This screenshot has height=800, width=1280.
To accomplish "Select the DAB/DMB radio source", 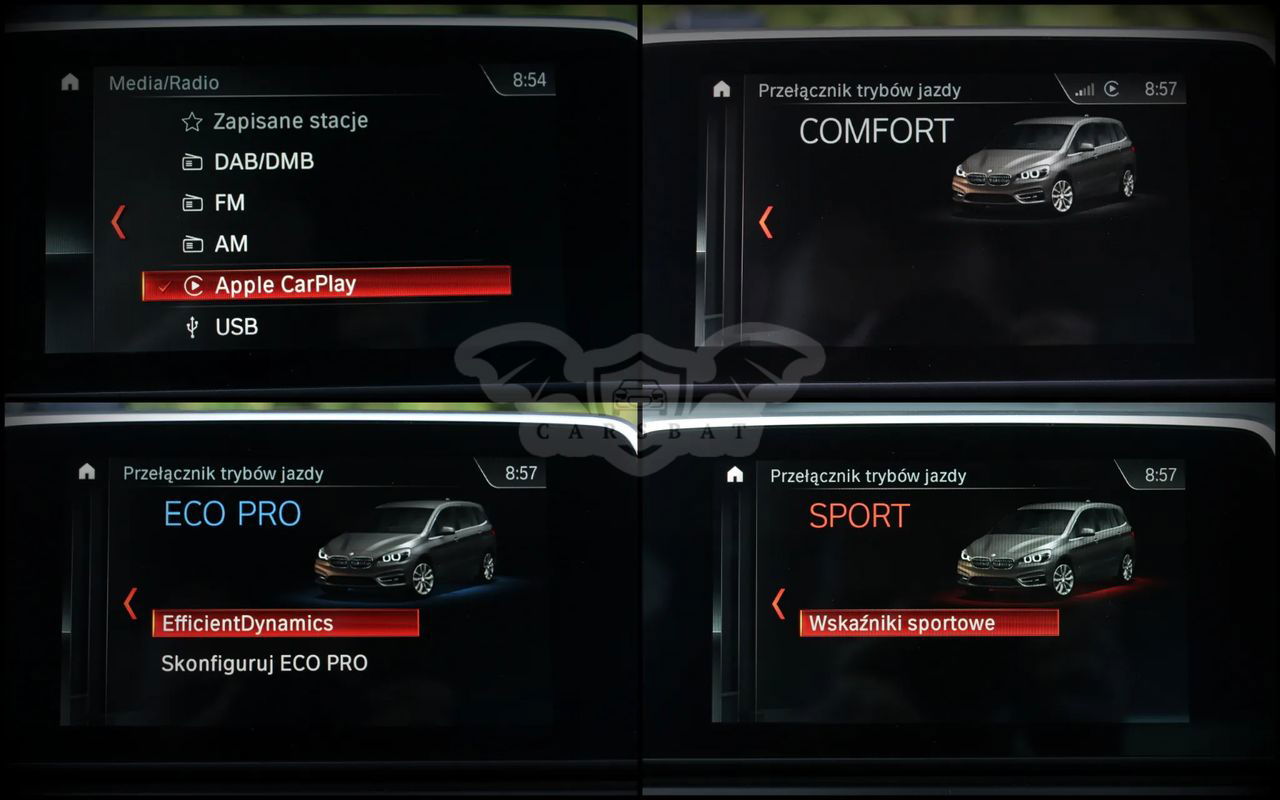I will [263, 162].
